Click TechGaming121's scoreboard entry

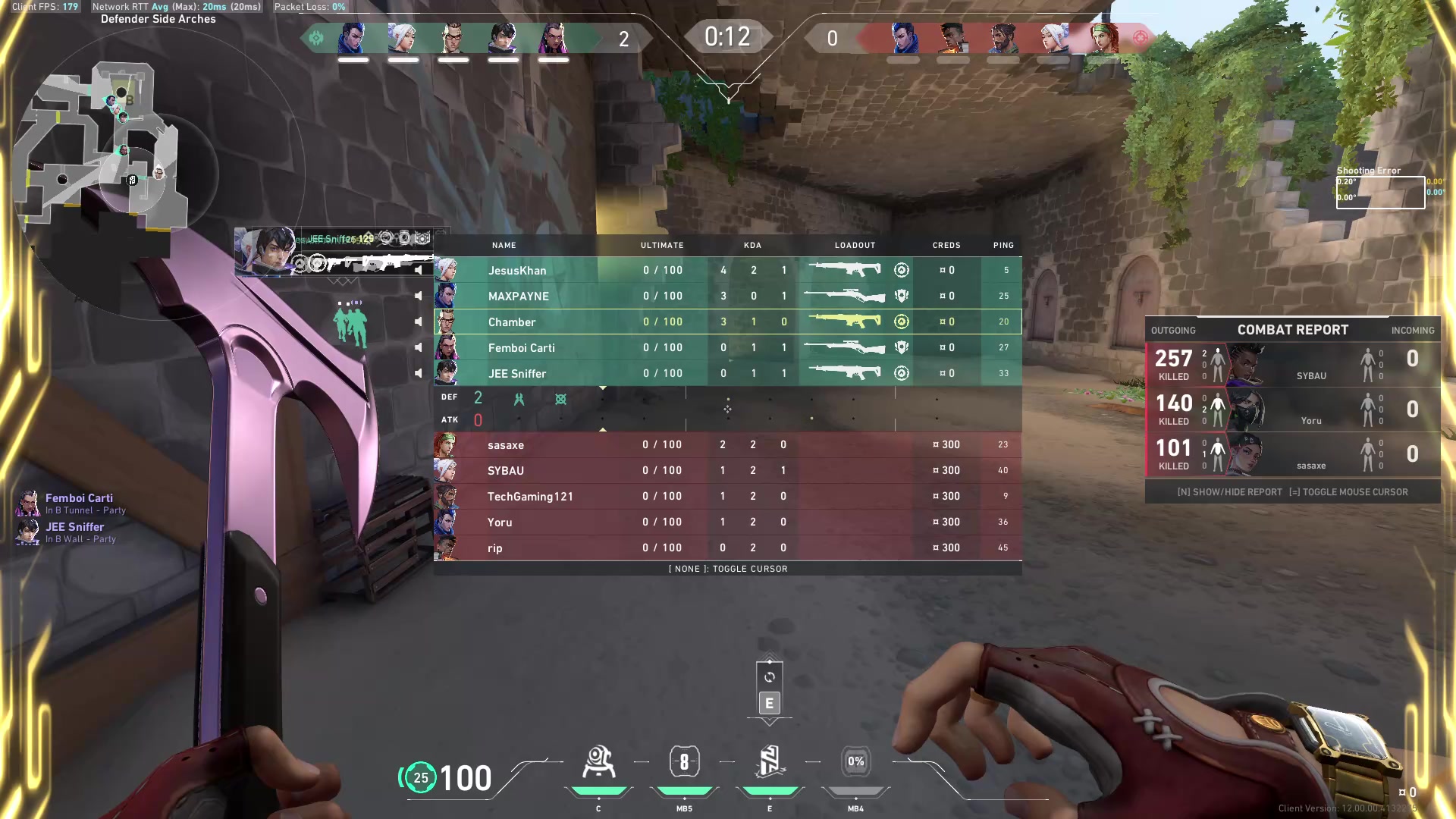point(727,496)
